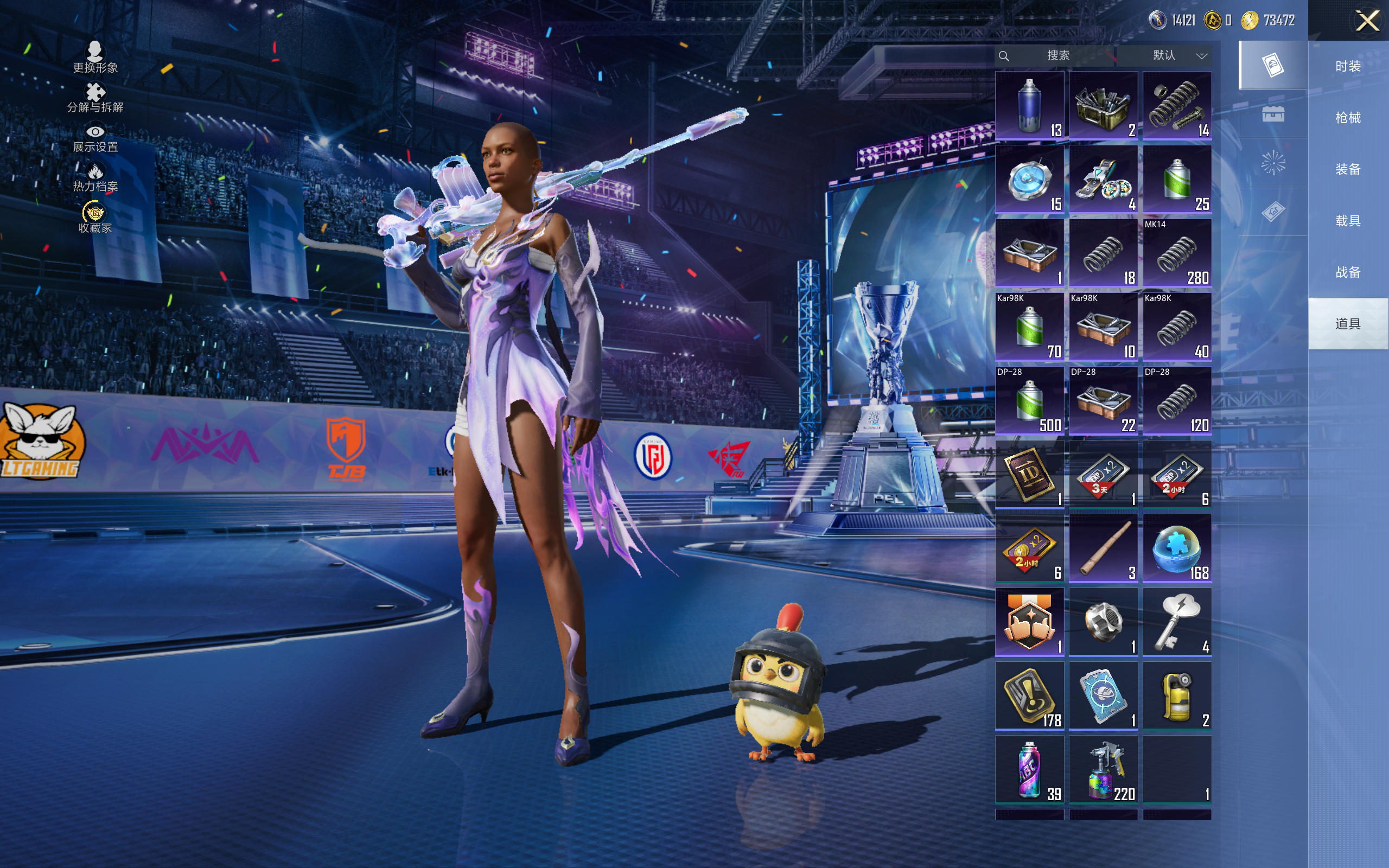Close the inventory screen
Screen dimensions: 1389x868
pyautogui.click(x=1367, y=21)
